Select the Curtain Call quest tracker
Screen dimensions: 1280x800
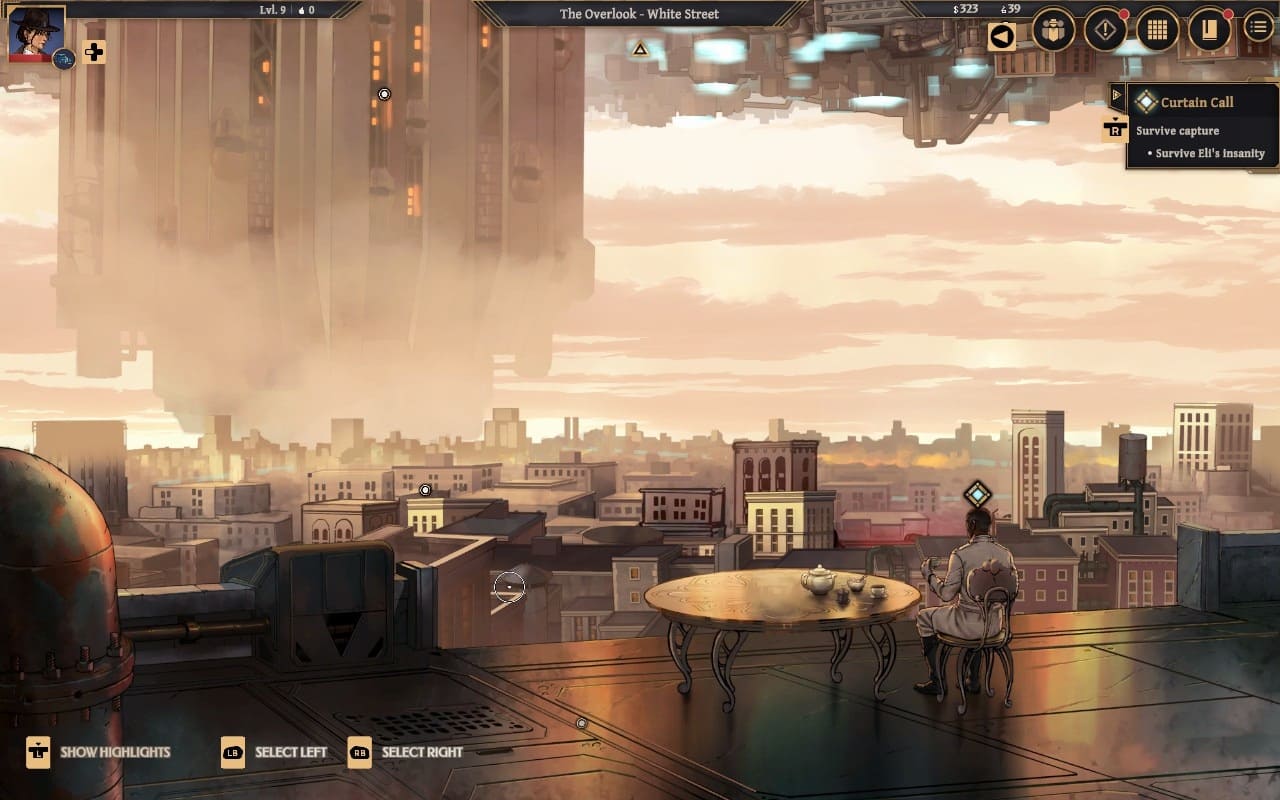pos(1197,102)
